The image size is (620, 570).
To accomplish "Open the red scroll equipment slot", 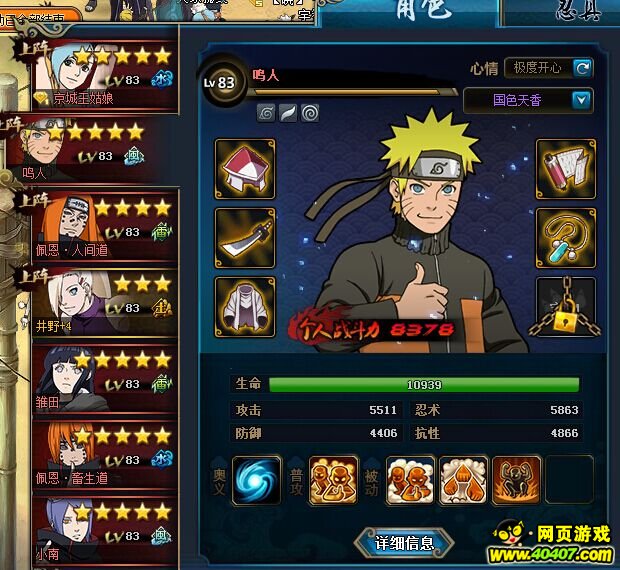I will coord(566,168).
